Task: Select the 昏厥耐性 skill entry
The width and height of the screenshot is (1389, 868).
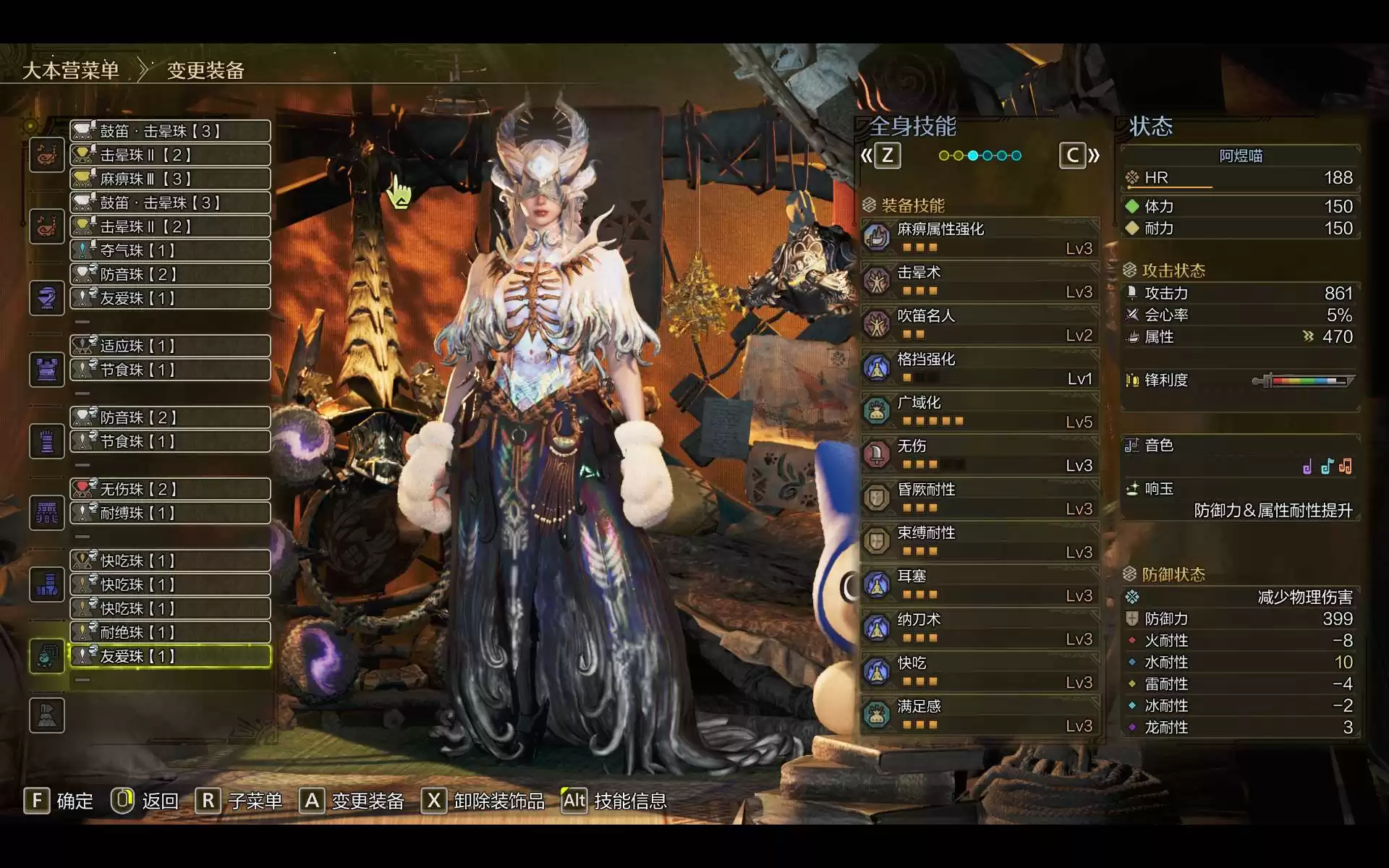Action: pyautogui.click(x=980, y=498)
